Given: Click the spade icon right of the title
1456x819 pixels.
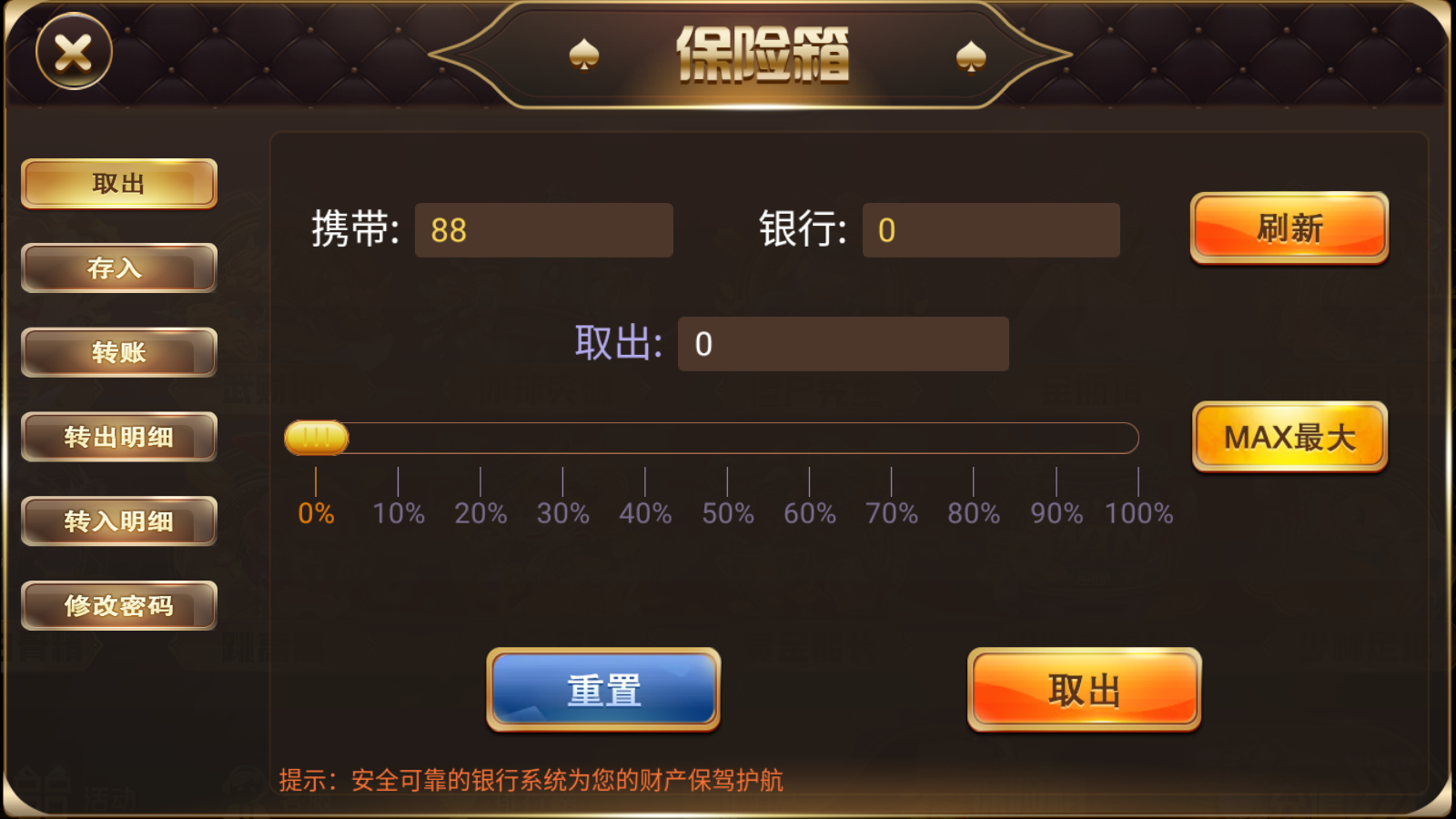Looking at the screenshot, I should [x=972, y=55].
